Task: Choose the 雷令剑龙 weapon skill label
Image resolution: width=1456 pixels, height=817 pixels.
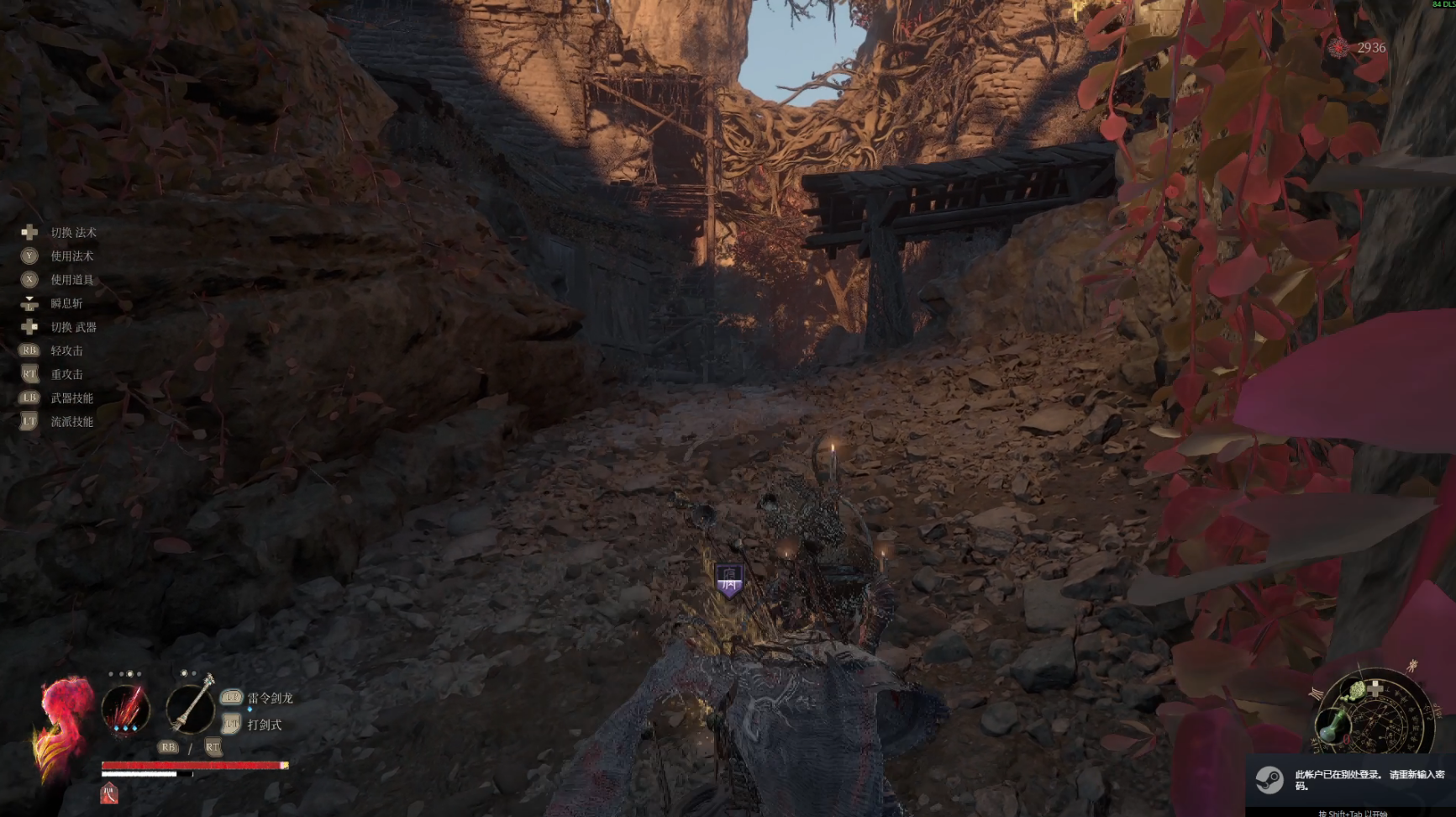Action: tap(270, 698)
